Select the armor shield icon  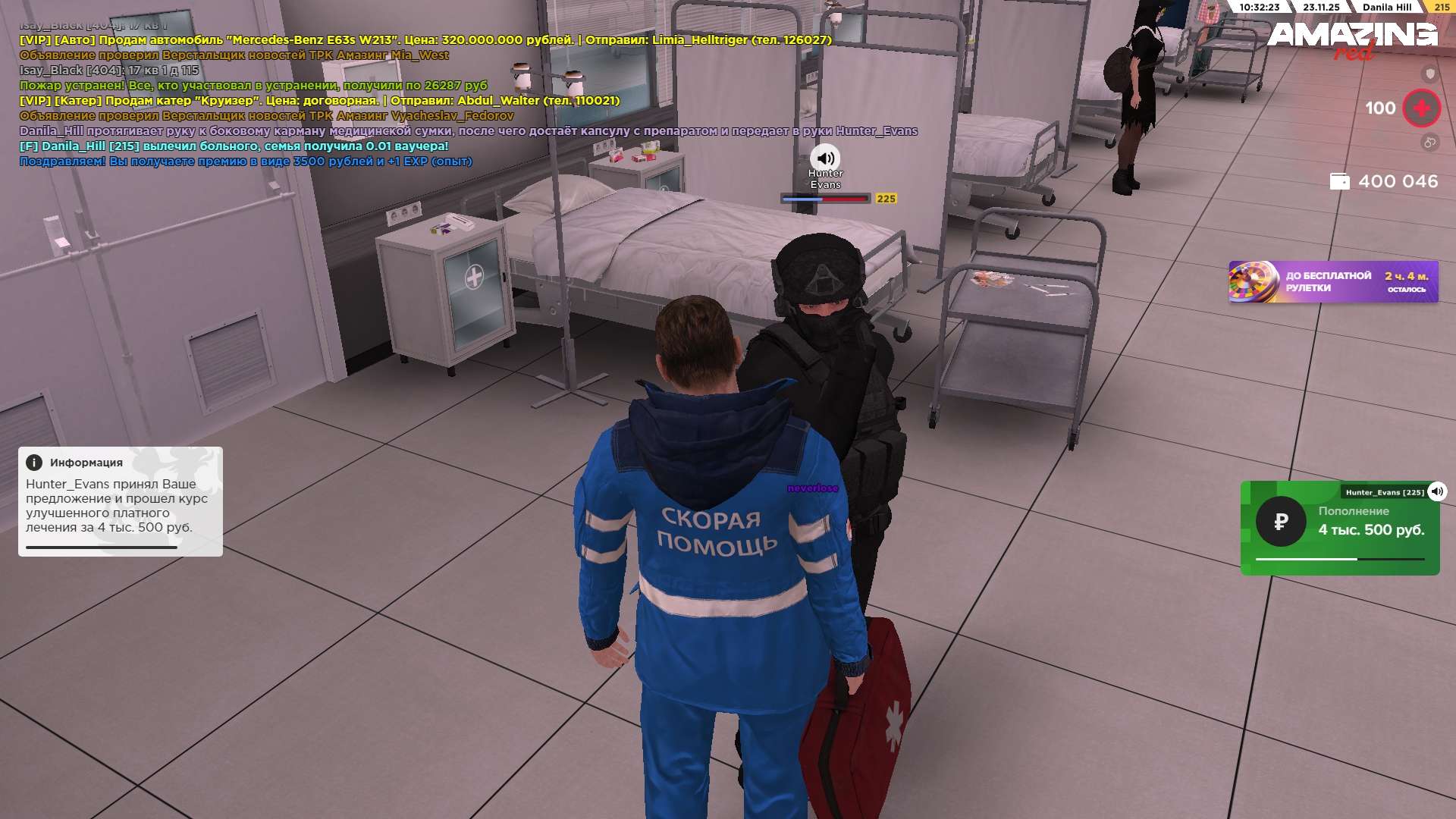pos(1429,74)
